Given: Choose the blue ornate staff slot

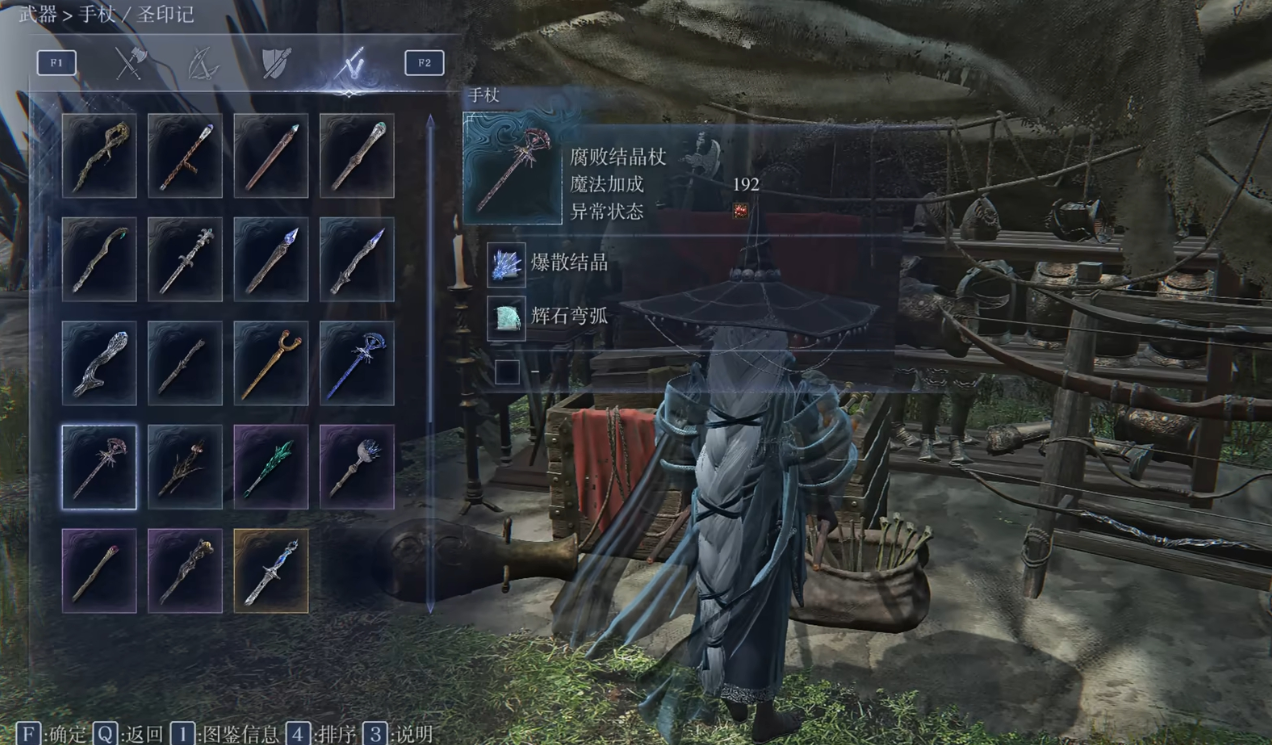Looking at the screenshot, I should tap(357, 363).
